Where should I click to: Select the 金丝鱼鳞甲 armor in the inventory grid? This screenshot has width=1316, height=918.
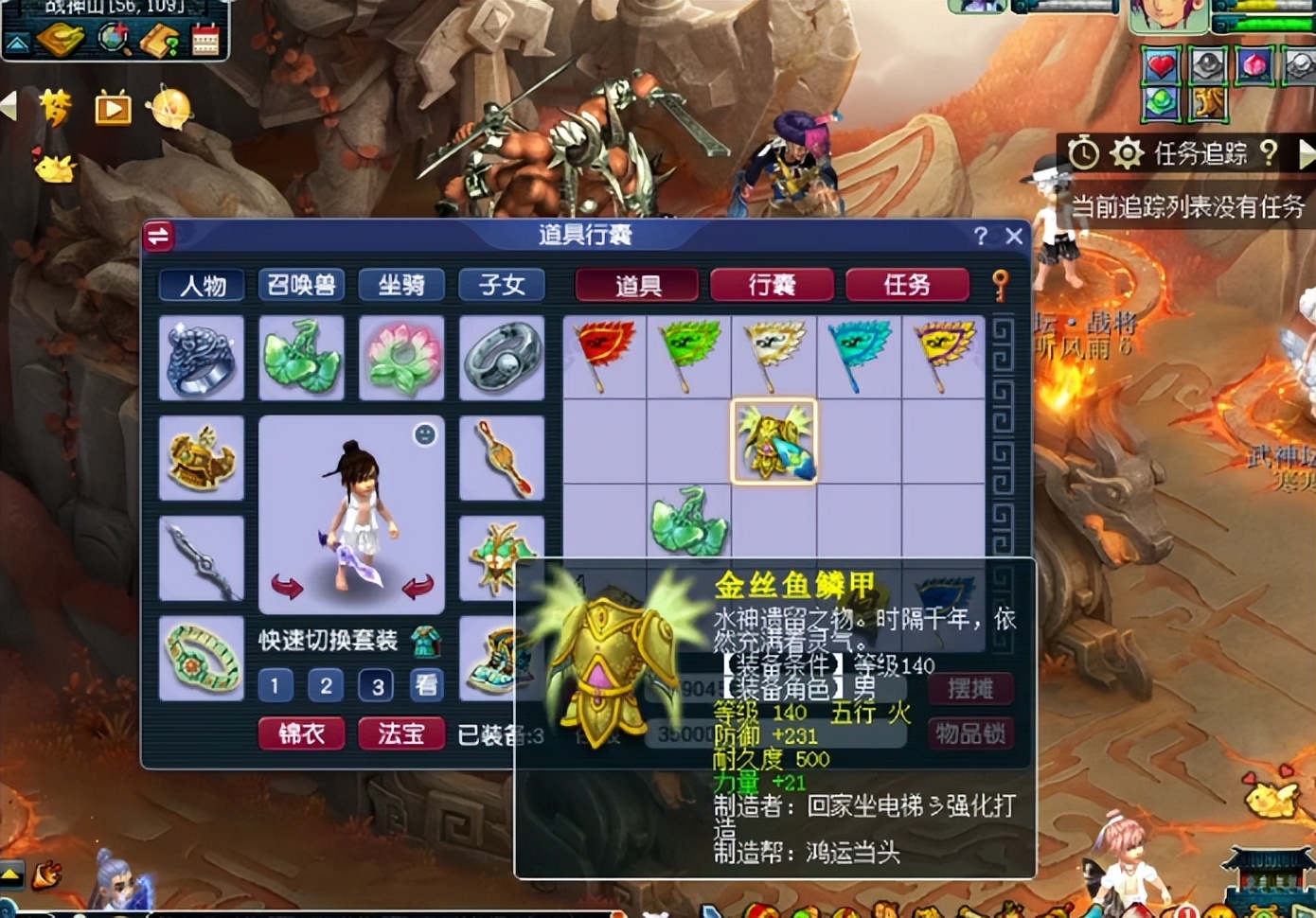click(775, 442)
